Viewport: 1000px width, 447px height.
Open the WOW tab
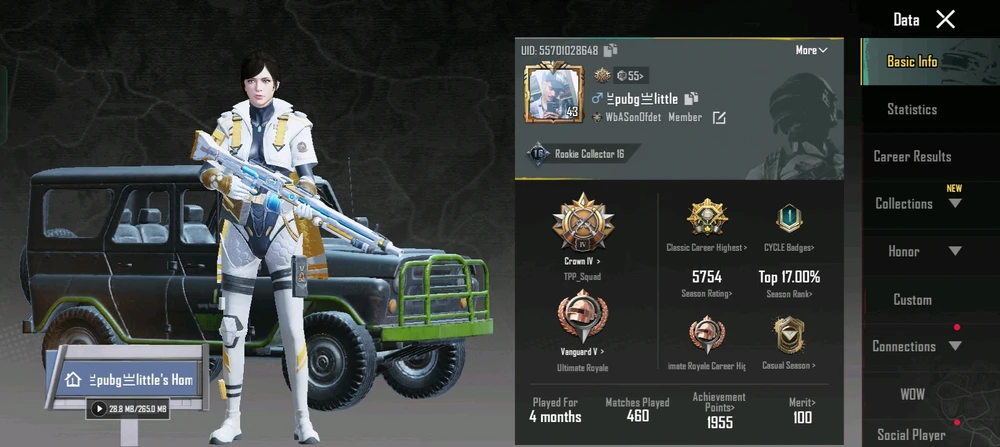pyautogui.click(x=912, y=394)
